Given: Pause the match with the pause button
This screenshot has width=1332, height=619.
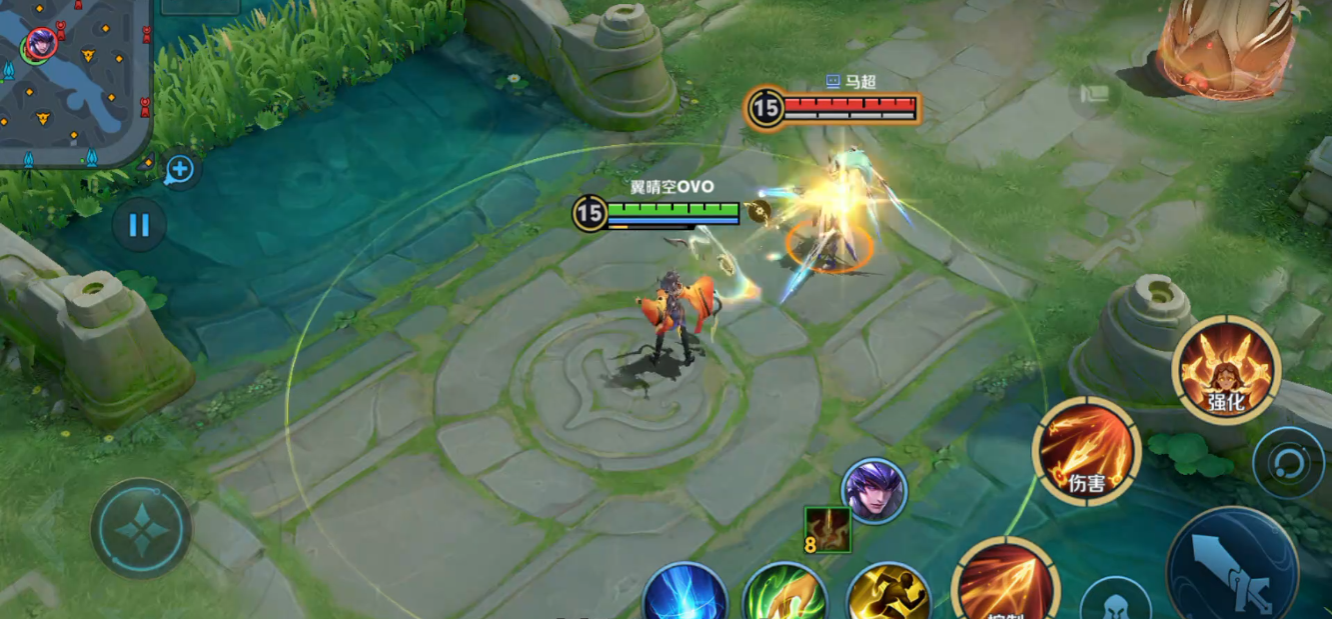Looking at the screenshot, I should pyautogui.click(x=139, y=225).
